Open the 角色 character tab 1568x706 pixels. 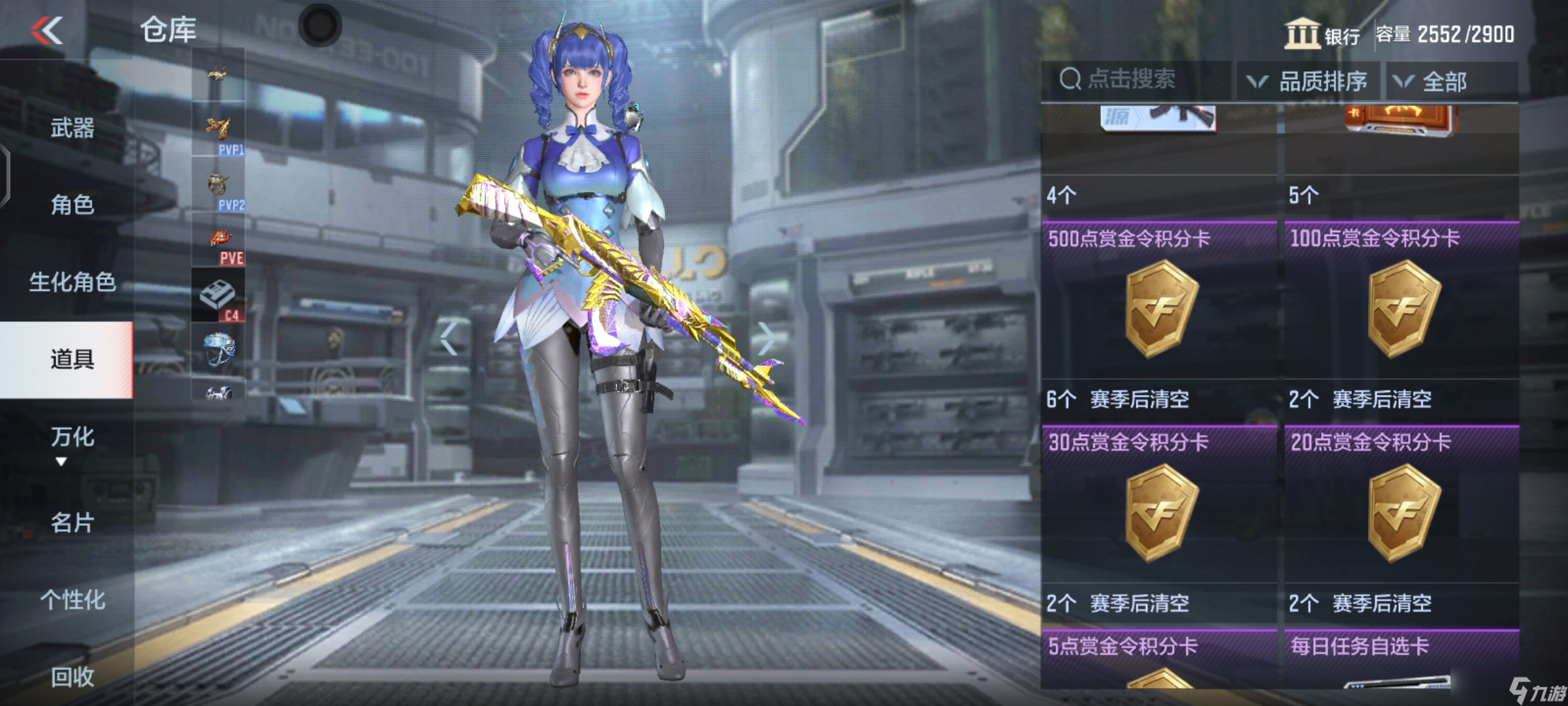[x=72, y=205]
